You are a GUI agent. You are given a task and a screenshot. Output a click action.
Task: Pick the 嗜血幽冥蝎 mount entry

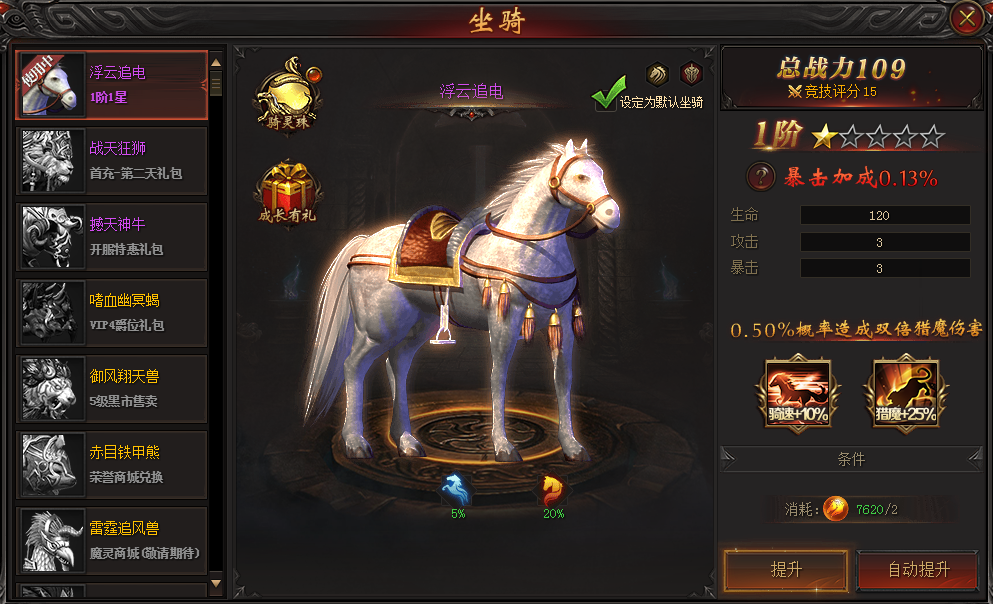(x=112, y=313)
